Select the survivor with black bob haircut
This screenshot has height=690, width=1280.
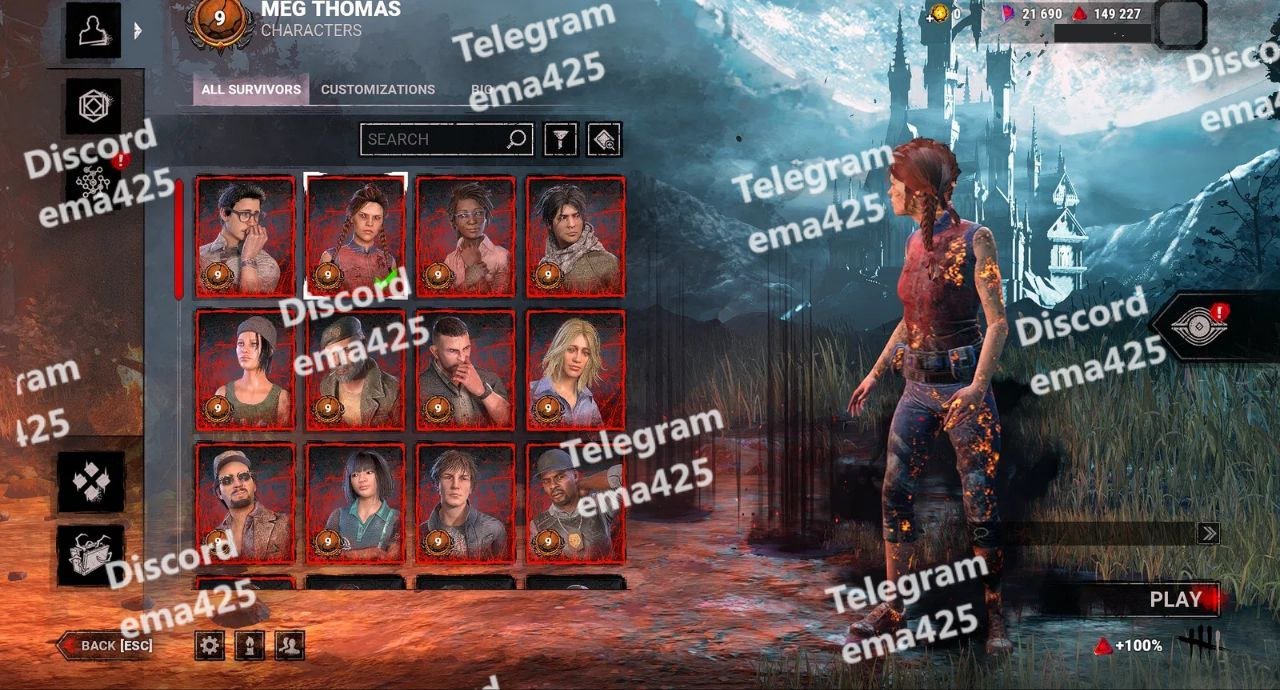356,503
